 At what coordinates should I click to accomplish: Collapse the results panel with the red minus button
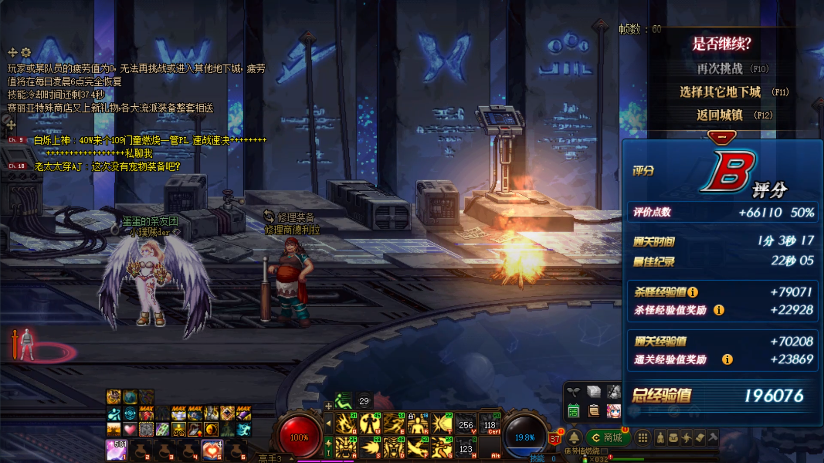coord(718,136)
